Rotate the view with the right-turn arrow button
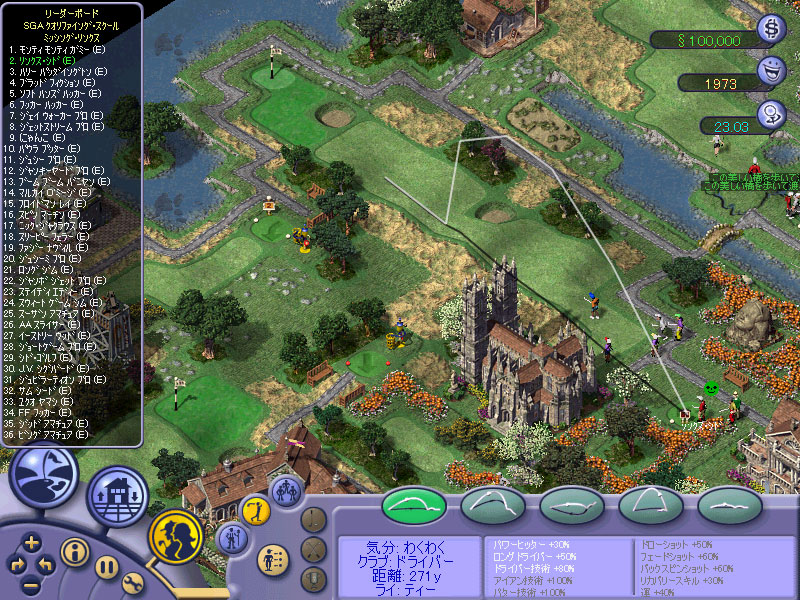Viewport: 800px width, 600px height. 17,565
